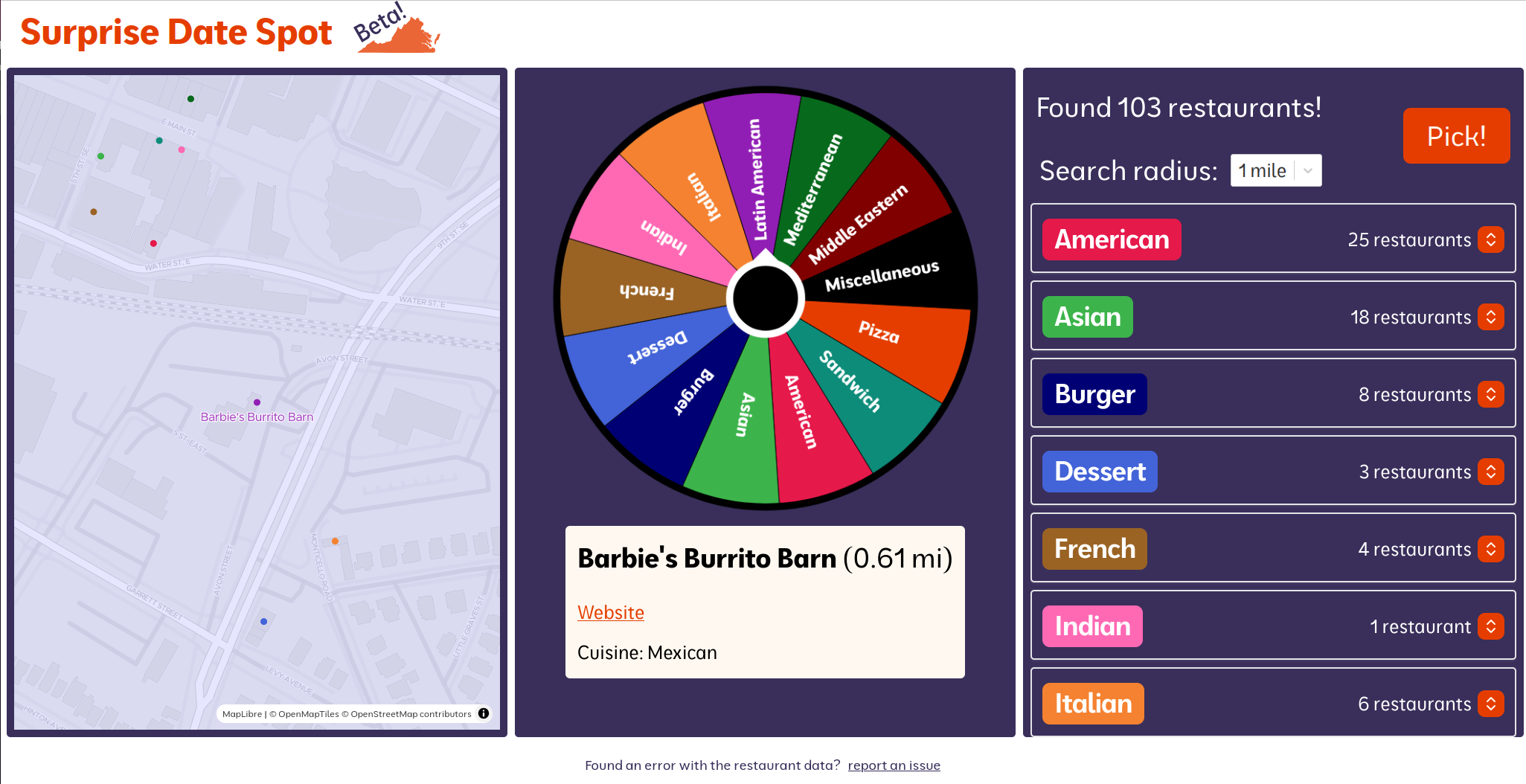This screenshot has height=784, width=1526.
Task: Click the Asian restaurants stepper arrows
Action: coord(1490,317)
